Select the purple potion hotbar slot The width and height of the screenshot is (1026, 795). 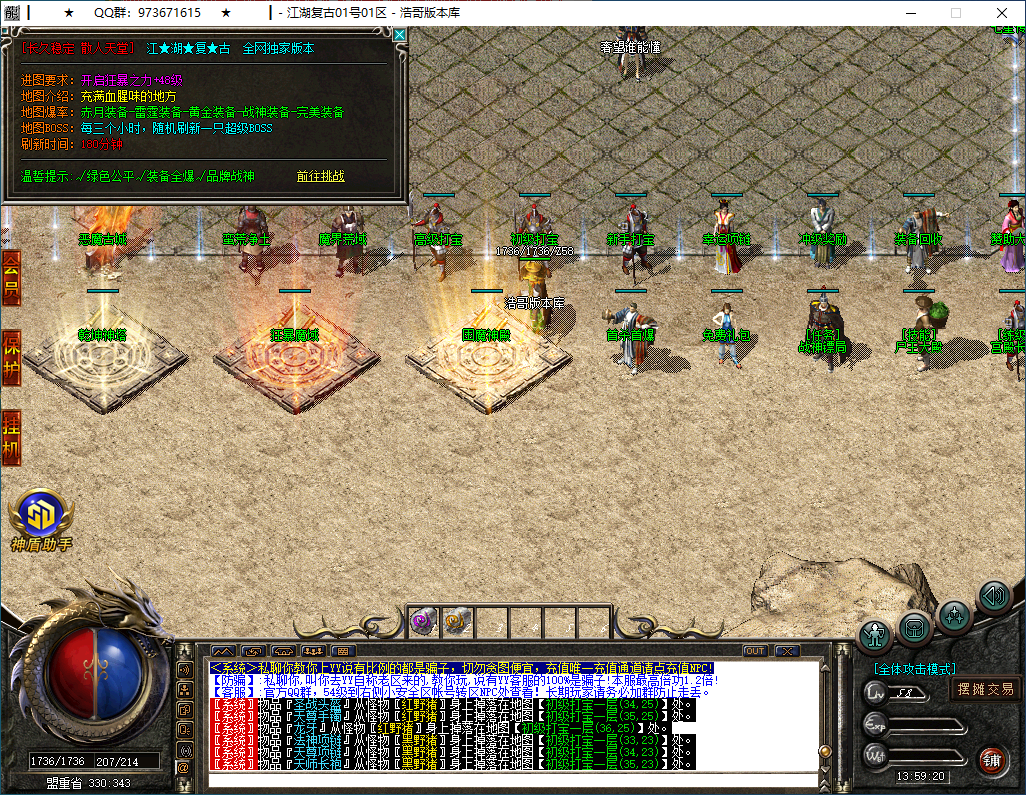(423, 622)
